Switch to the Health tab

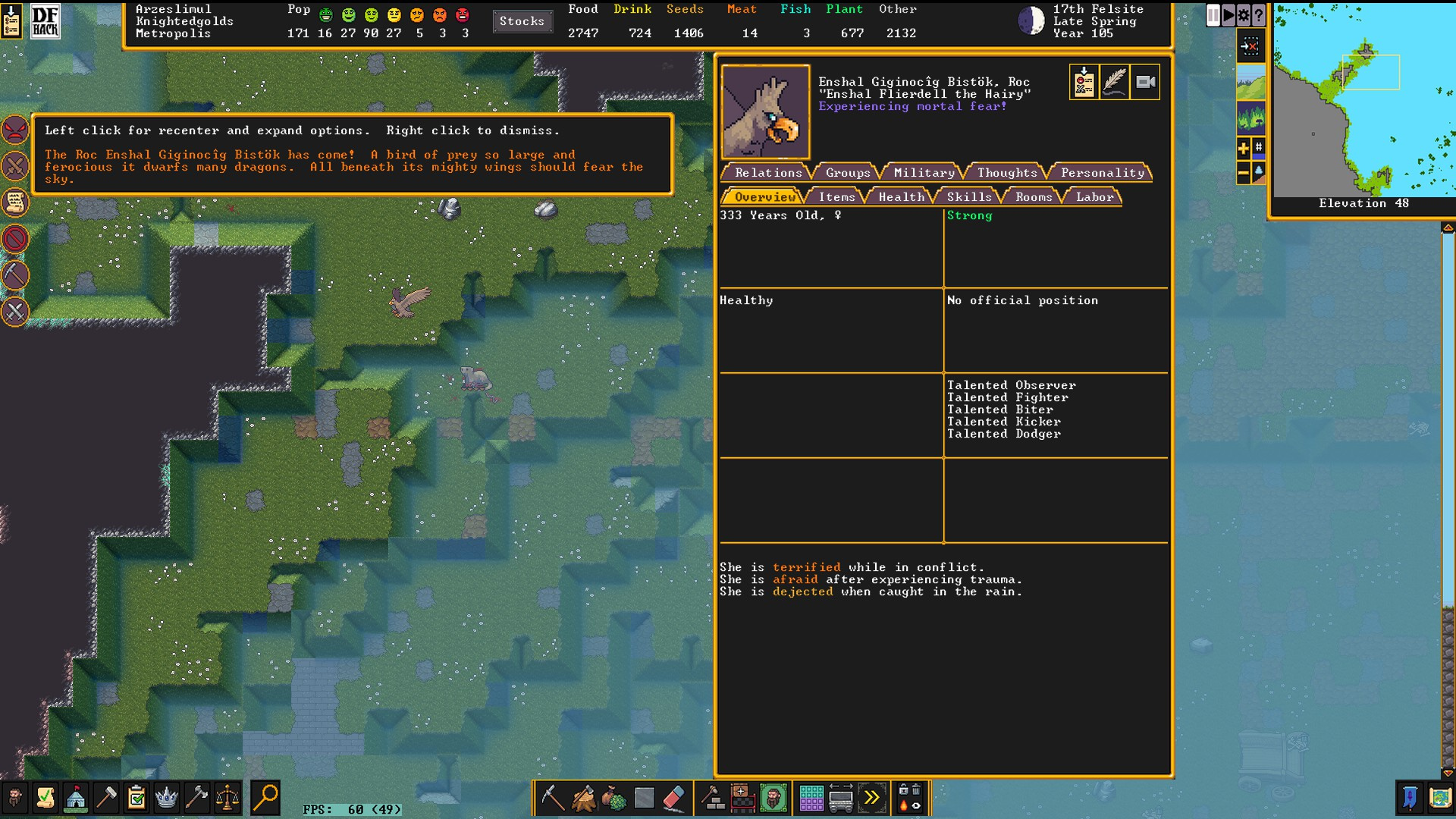[x=901, y=197]
